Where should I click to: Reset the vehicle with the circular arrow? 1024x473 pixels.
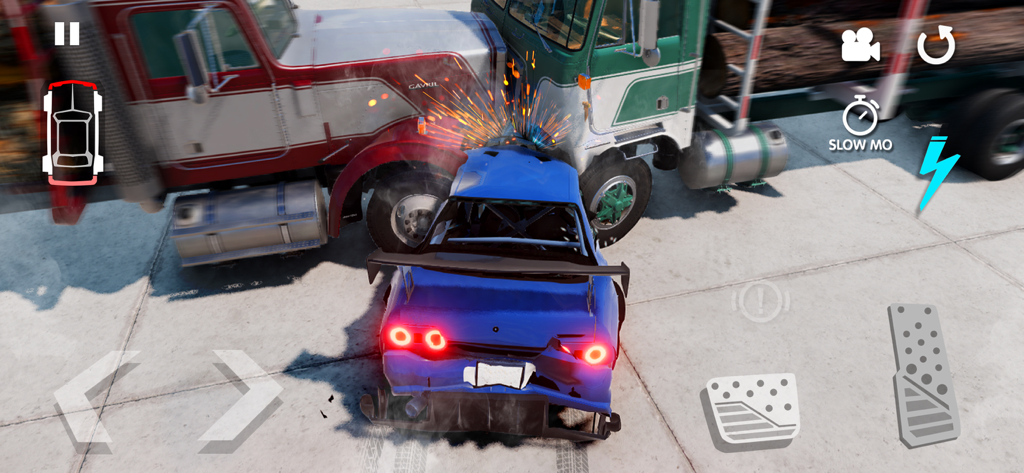pos(936,45)
